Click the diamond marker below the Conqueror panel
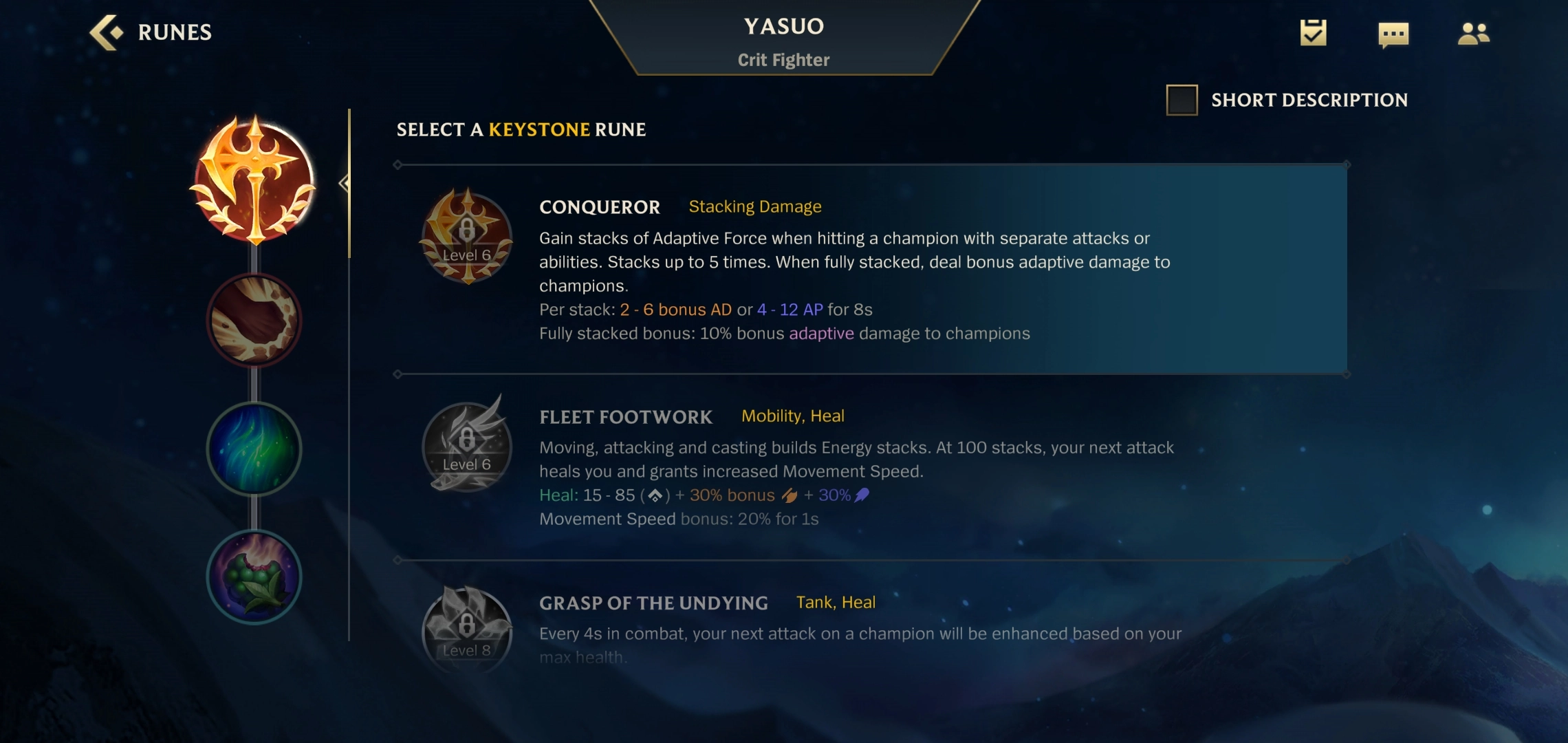Screen dimensions: 1568x743 398,374
